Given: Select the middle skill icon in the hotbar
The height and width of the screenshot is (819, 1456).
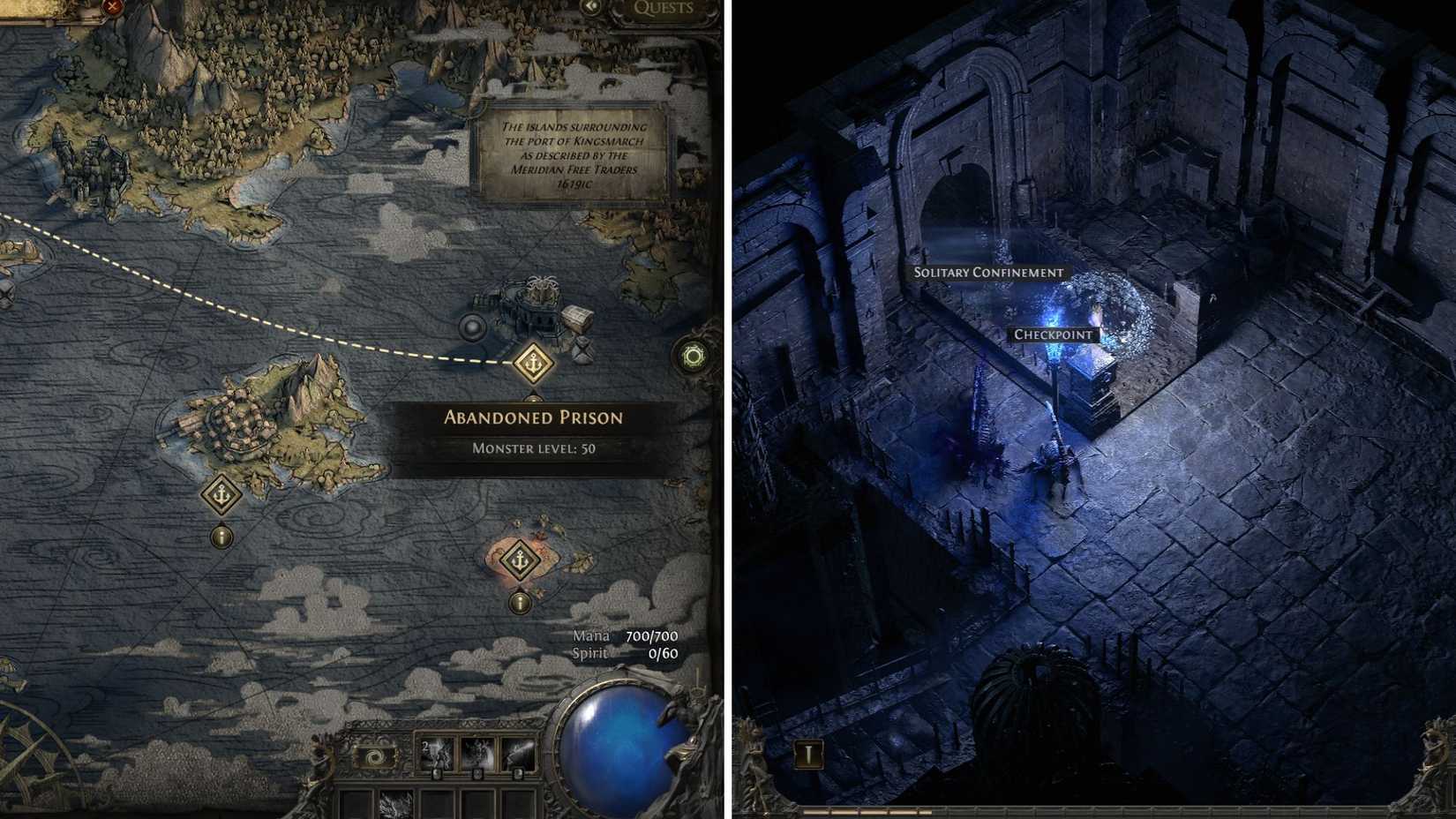Looking at the screenshot, I should 477,753.
